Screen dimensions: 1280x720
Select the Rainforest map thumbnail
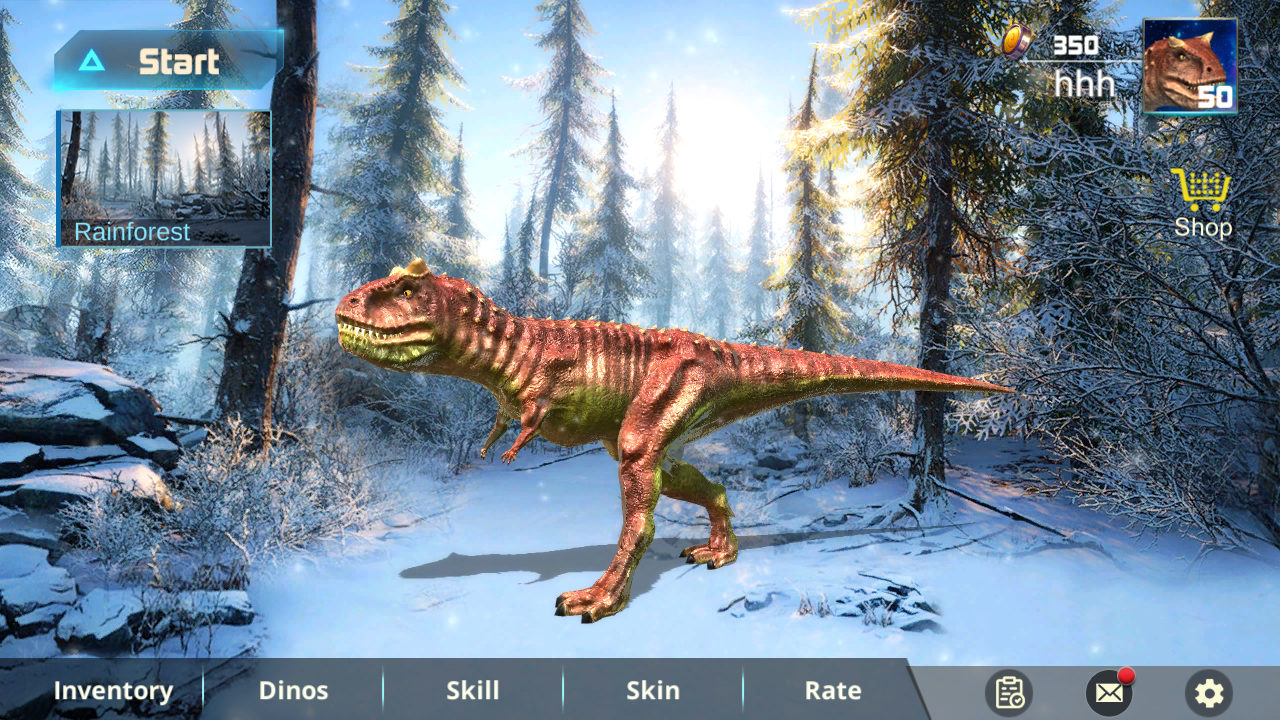pos(164,170)
